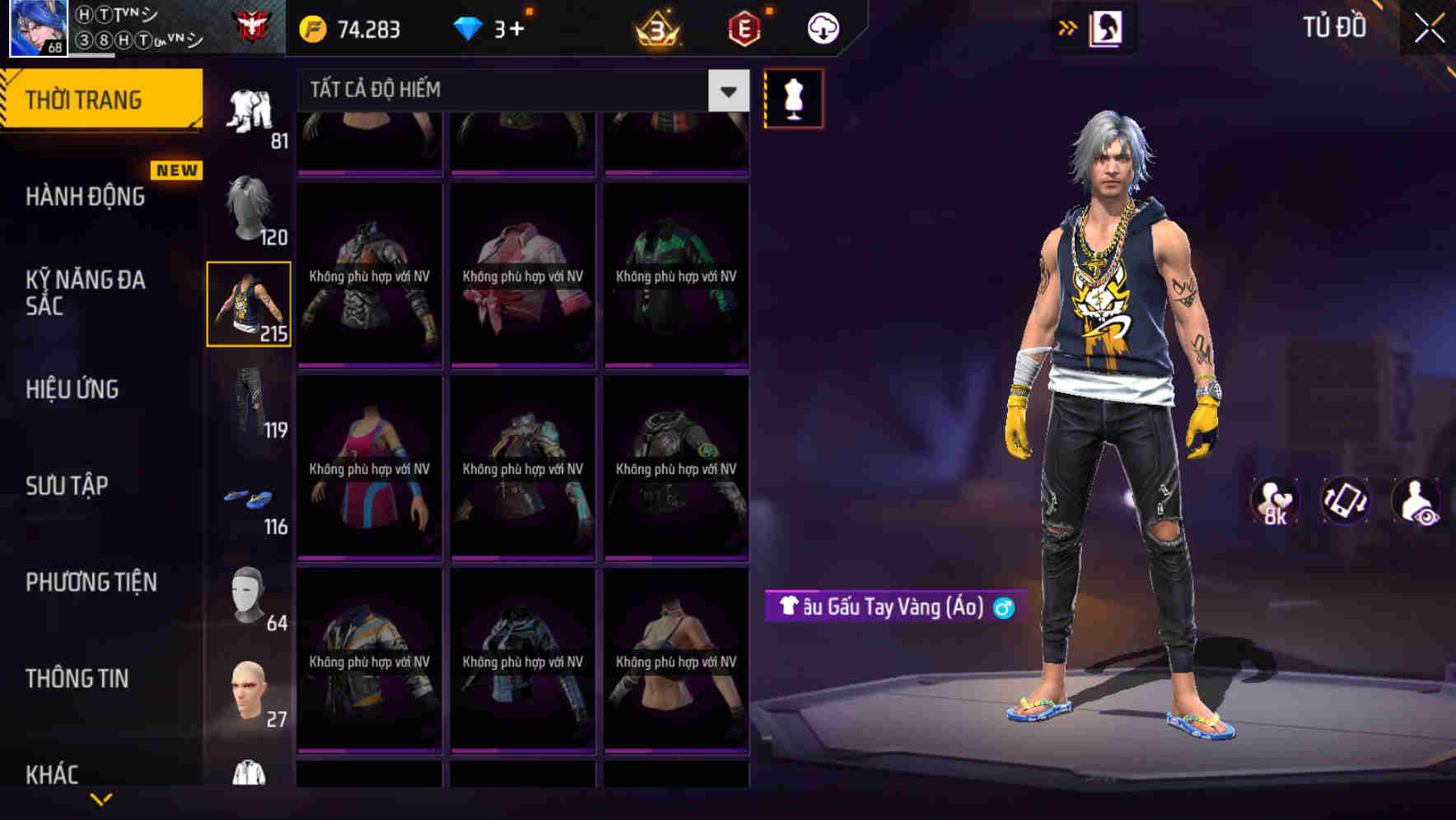Image resolution: width=1456 pixels, height=820 pixels.
Task: Select the rotate character phone icon
Action: click(x=1342, y=501)
